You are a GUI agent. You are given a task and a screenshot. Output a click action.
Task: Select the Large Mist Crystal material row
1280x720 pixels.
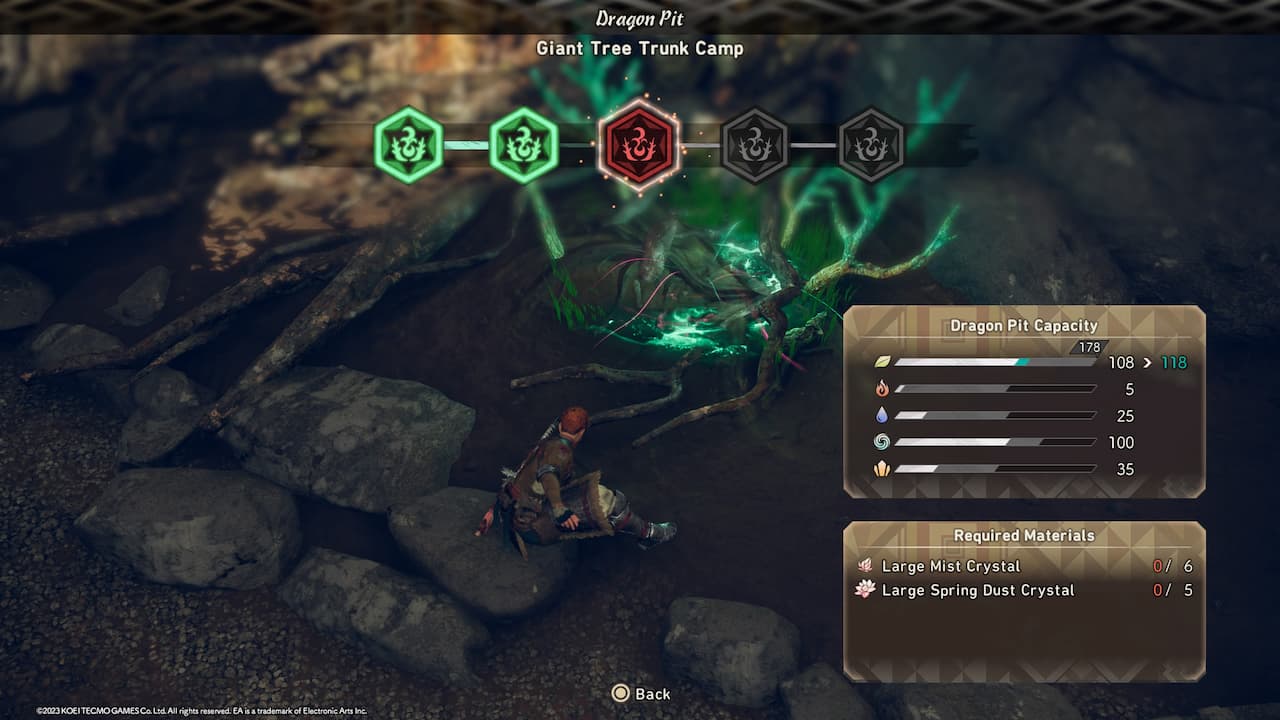[x=1023, y=566]
